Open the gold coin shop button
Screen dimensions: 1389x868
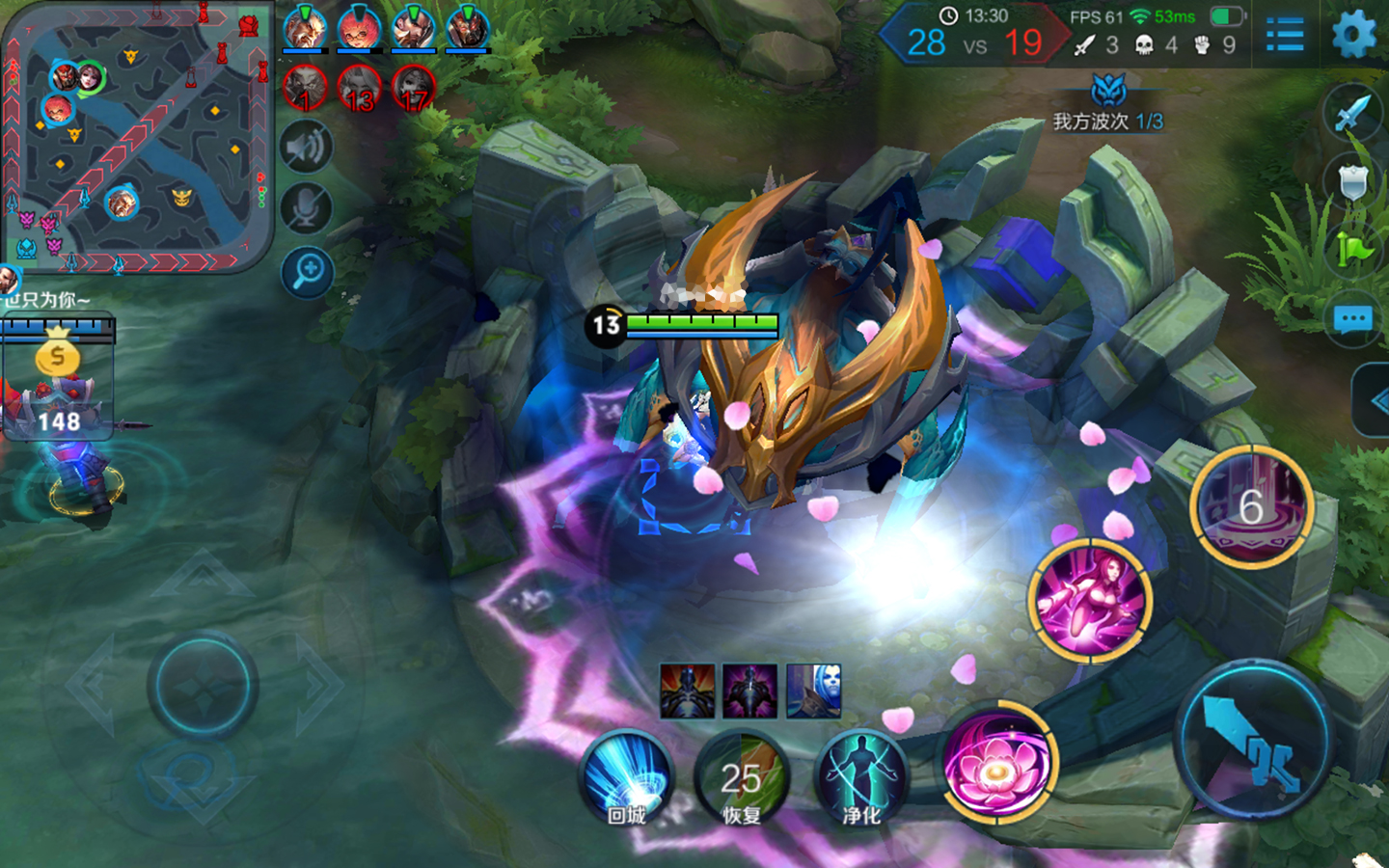[57, 357]
